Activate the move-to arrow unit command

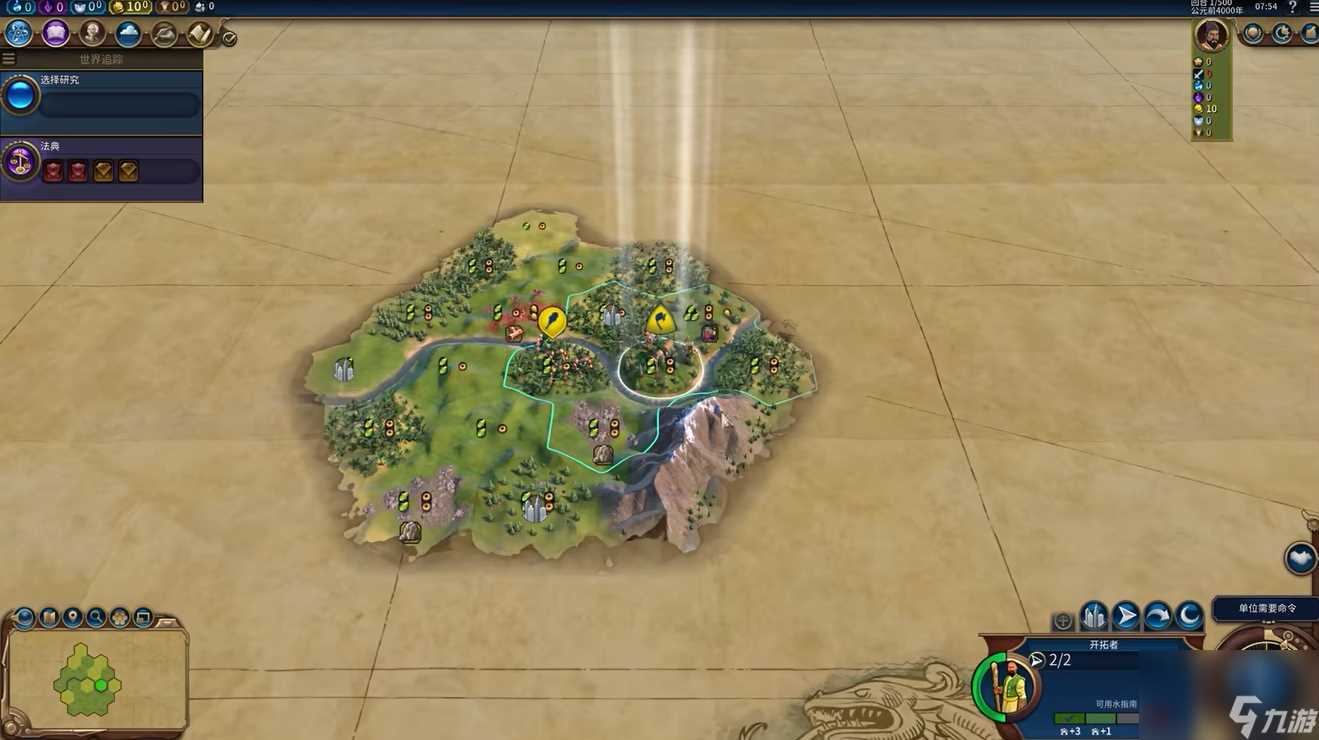point(1126,615)
